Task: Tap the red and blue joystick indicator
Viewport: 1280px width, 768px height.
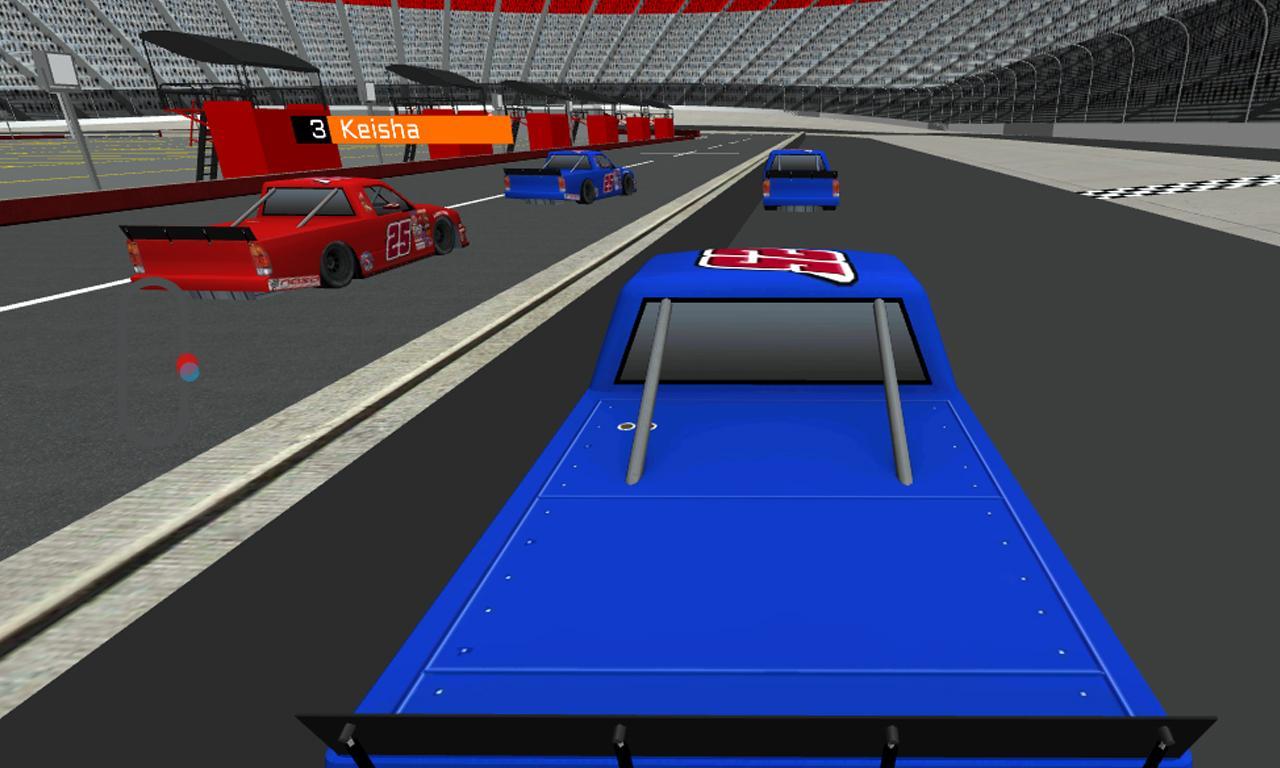Action: (x=188, y=368)
